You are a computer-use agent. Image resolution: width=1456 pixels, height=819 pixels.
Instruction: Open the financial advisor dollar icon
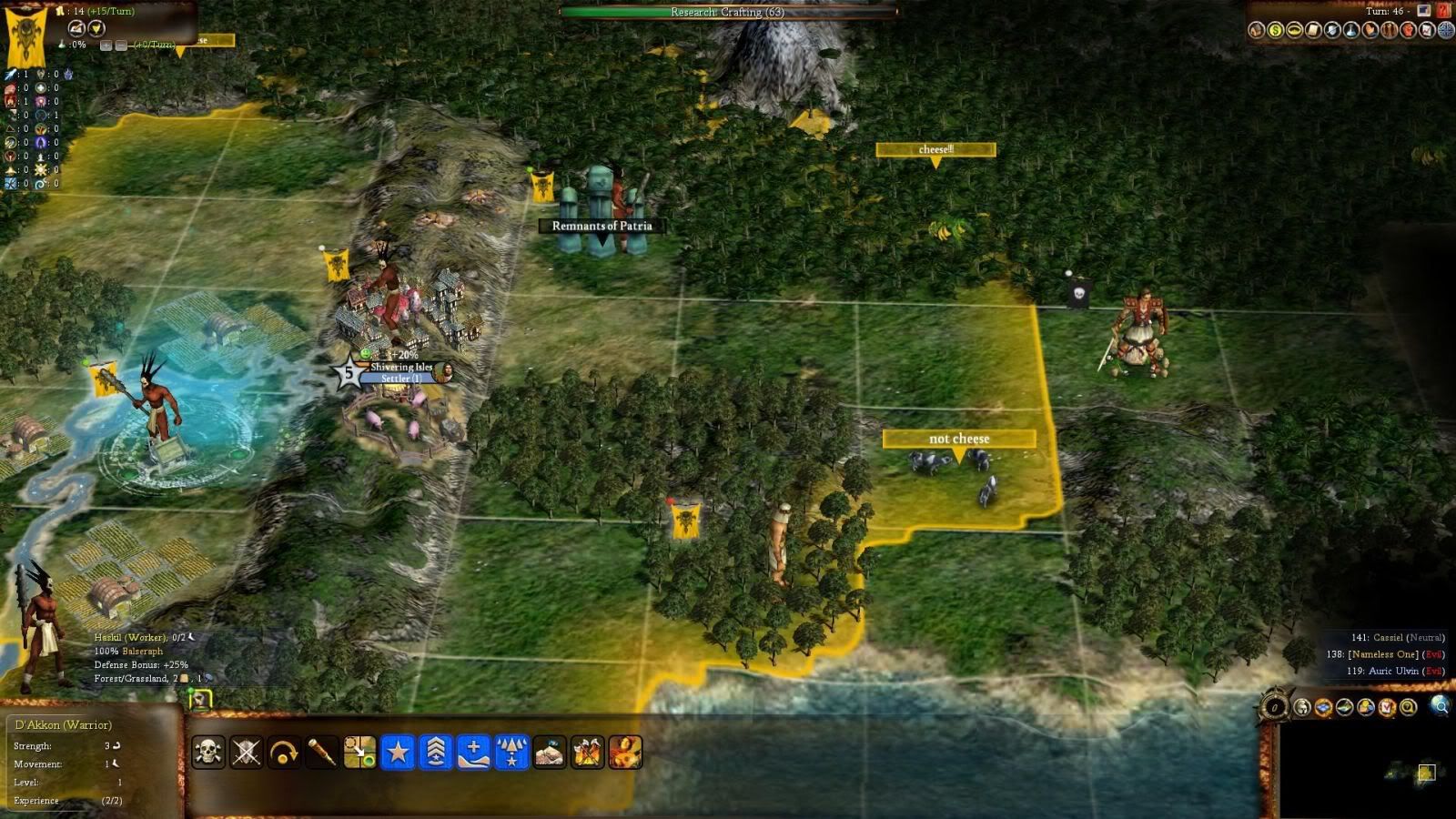tap(1276, 31)
